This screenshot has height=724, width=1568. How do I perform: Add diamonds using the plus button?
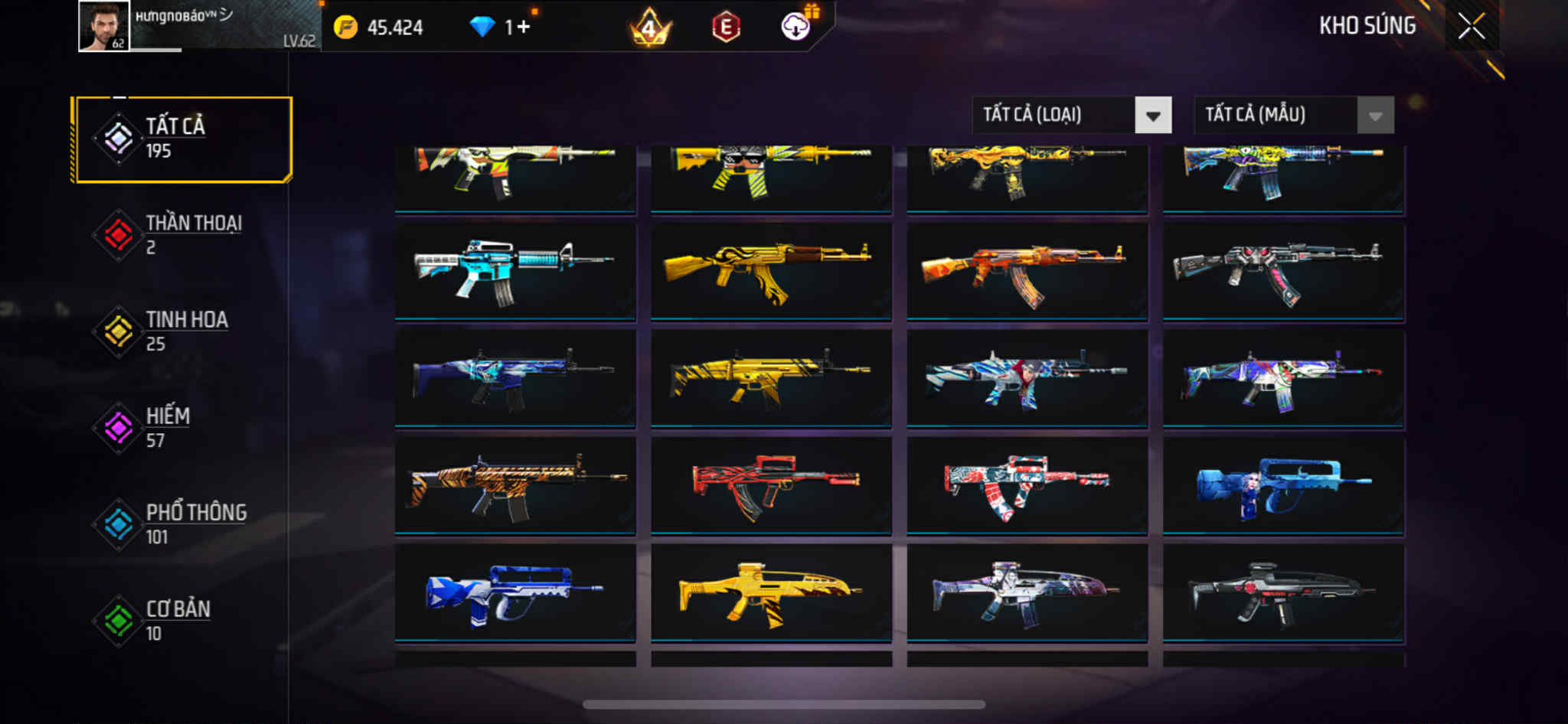[524, 28]
